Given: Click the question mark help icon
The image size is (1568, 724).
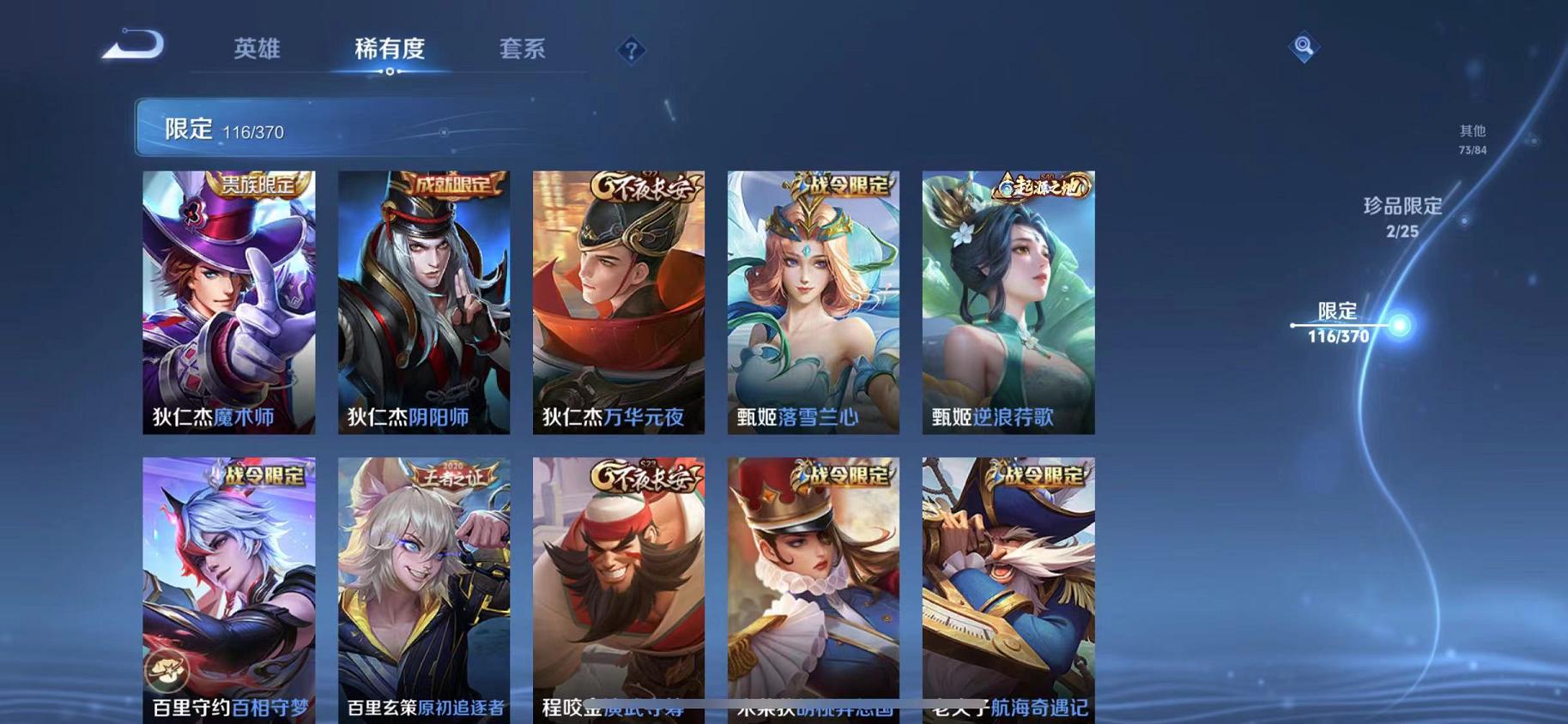Looking at the screenshot, I should click(631, 51).
